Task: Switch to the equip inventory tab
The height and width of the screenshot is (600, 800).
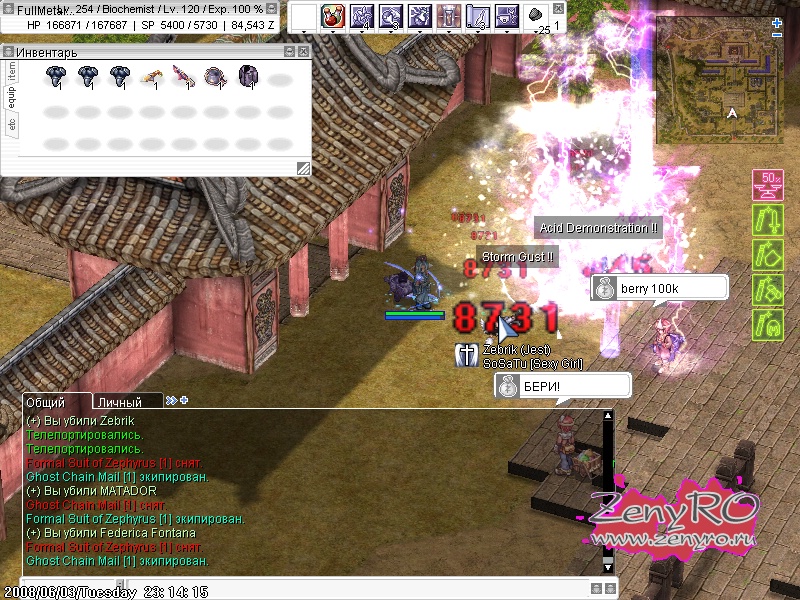Action: 12,97
